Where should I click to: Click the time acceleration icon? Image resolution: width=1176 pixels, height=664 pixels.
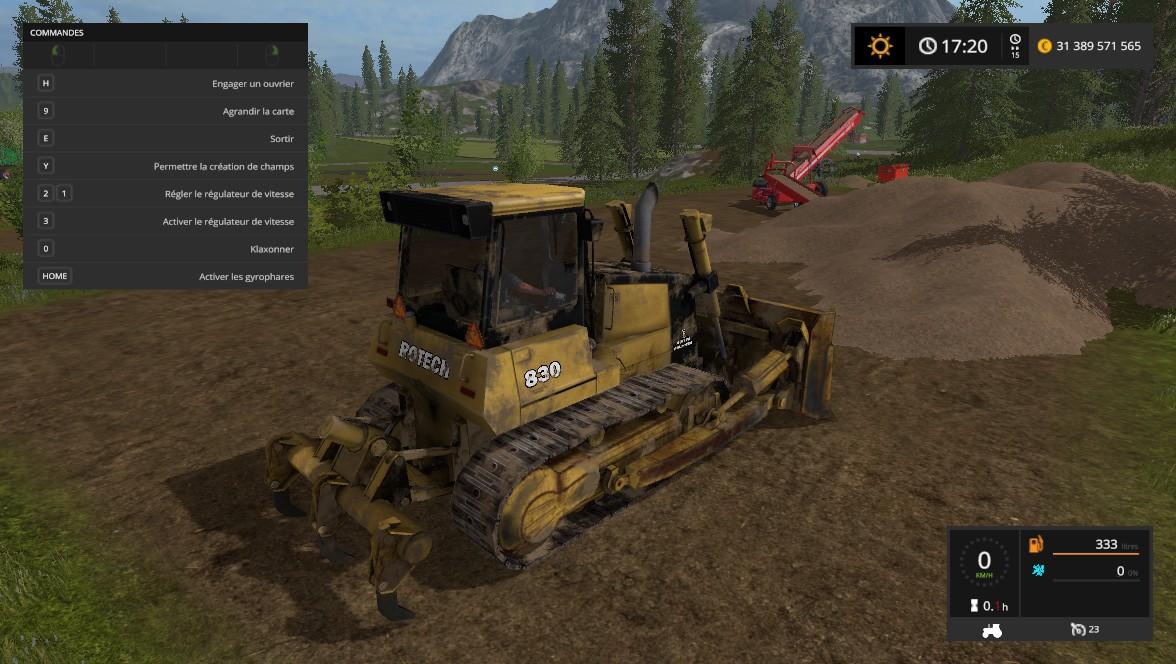1015,46
